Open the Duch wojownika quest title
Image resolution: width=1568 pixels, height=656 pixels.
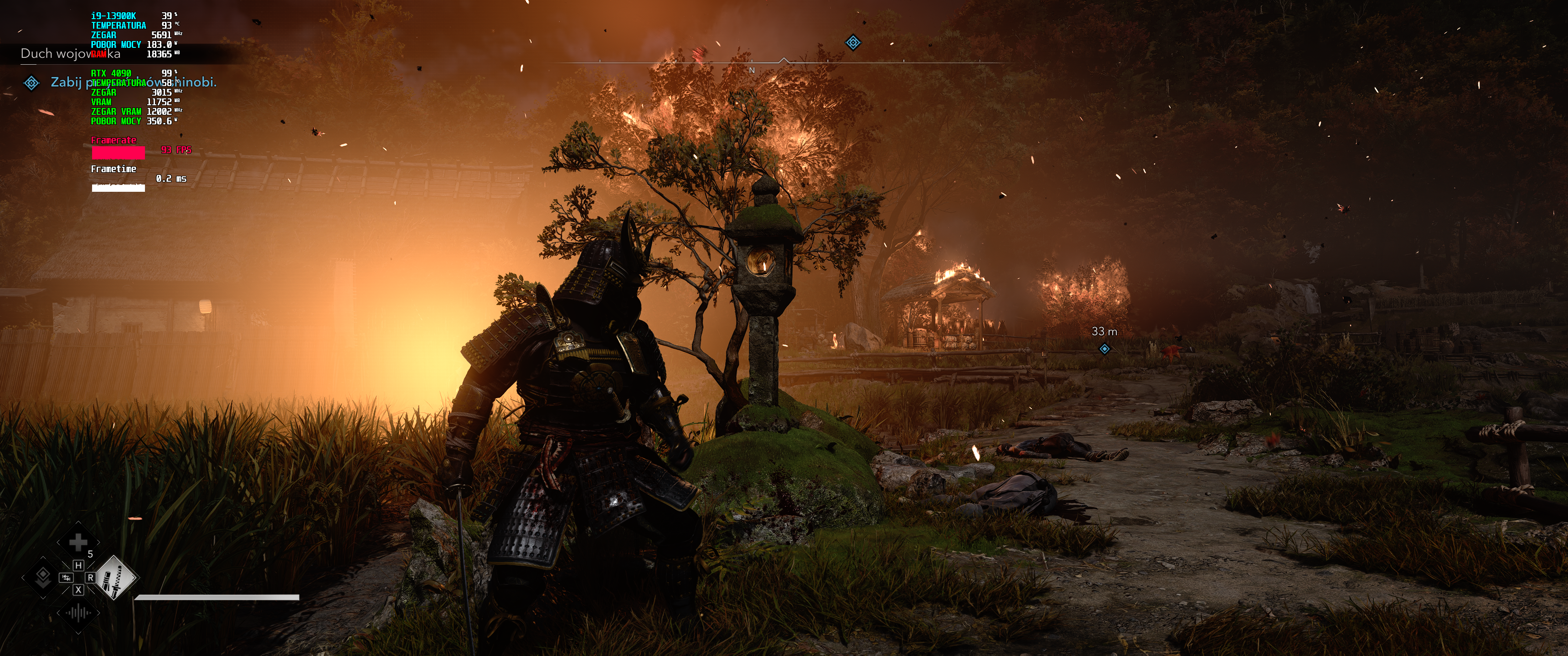pos(70,54)
